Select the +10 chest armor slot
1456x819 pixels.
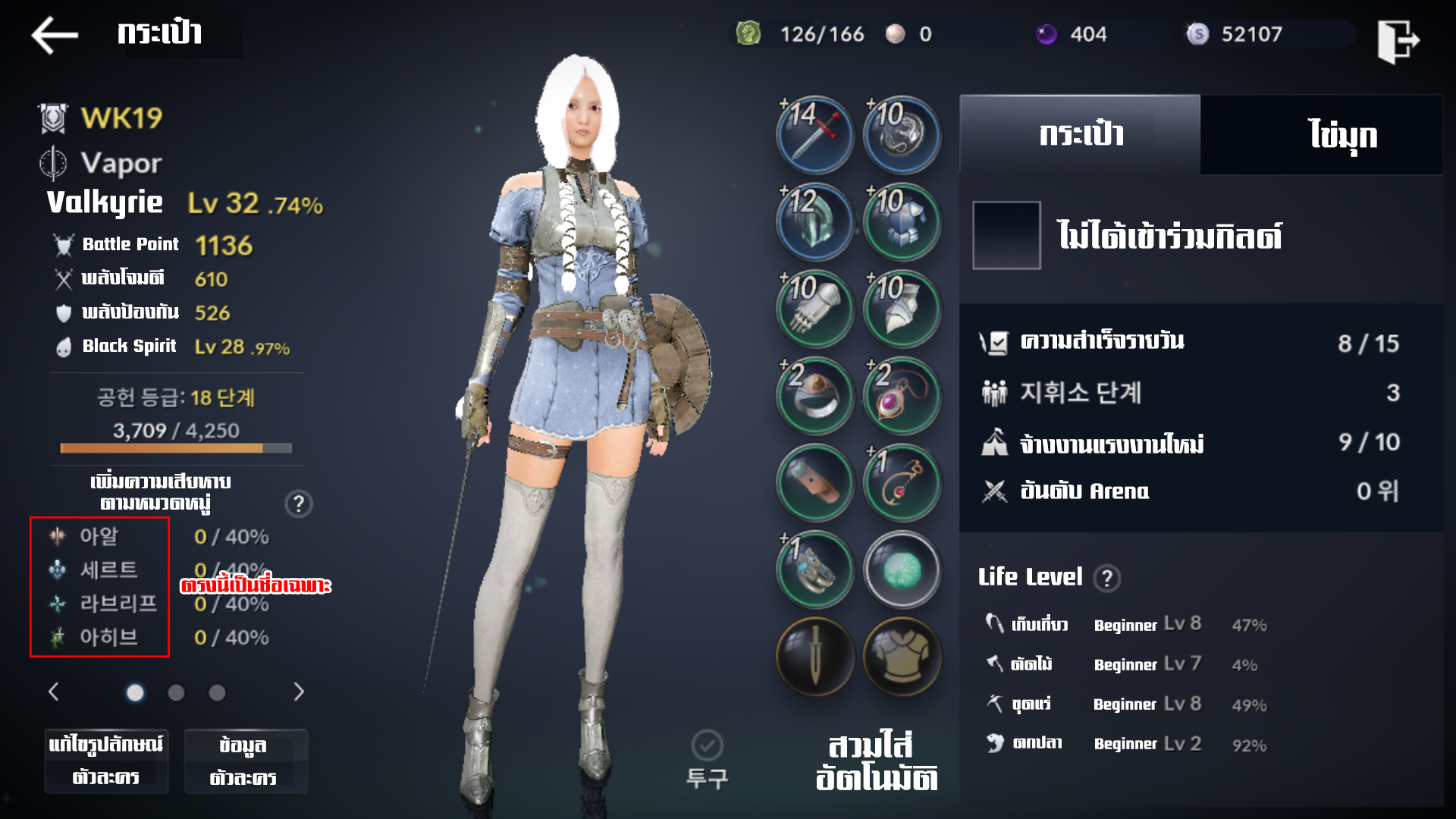point(902,221)
